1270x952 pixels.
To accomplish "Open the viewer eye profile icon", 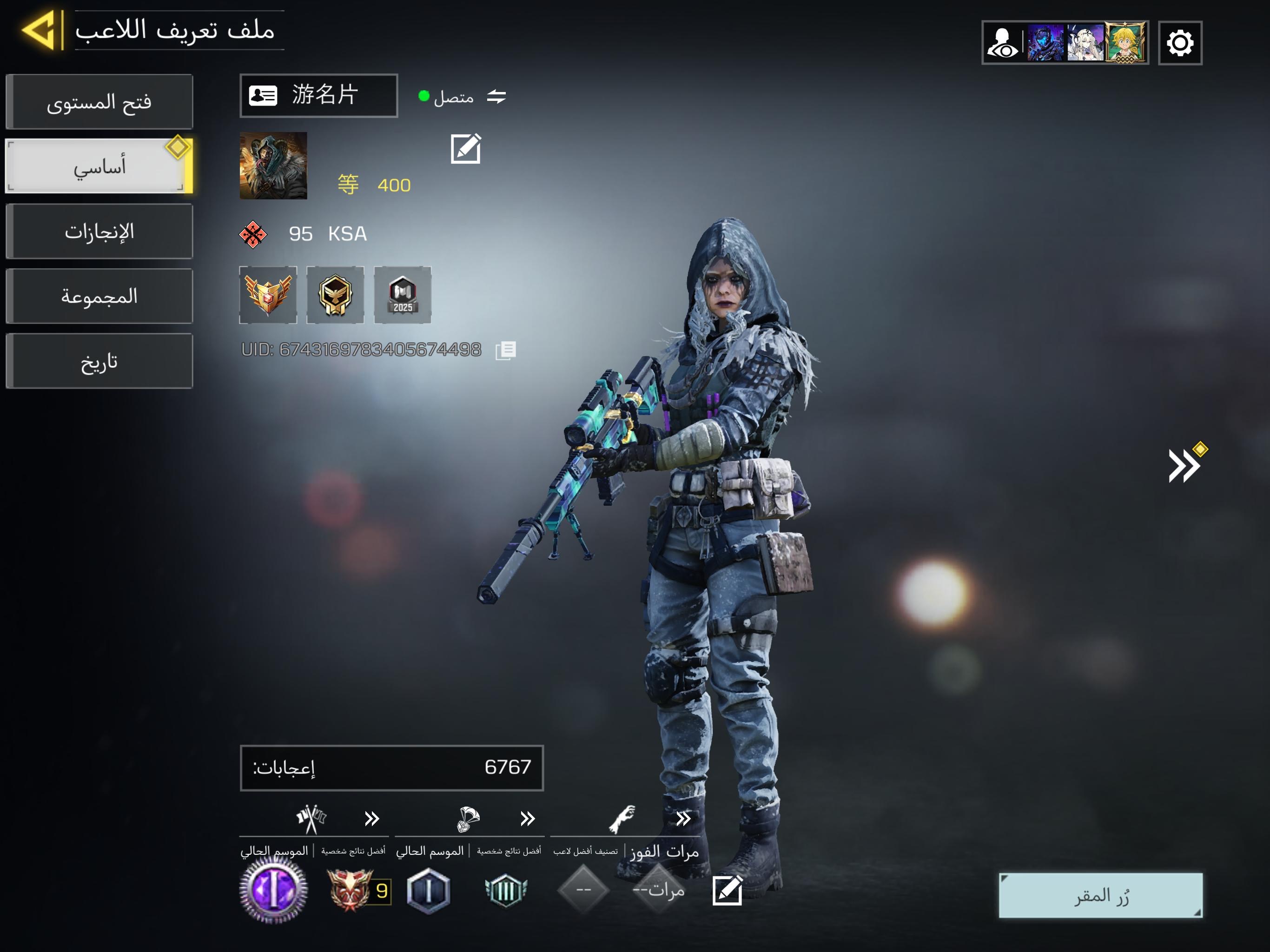I will pos(1002,43).
